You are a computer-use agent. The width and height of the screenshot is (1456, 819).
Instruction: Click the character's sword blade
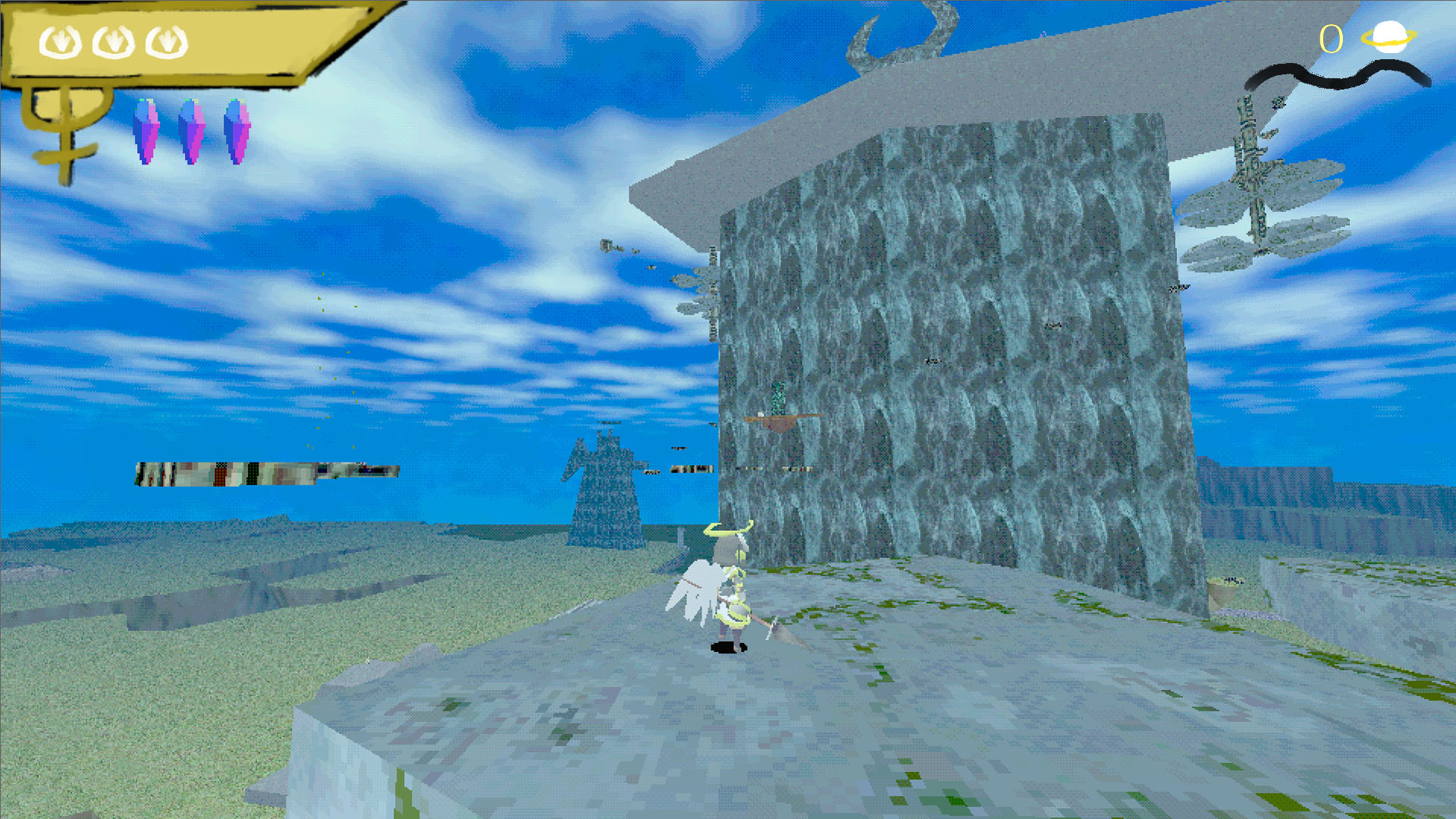tap(773, 626)
